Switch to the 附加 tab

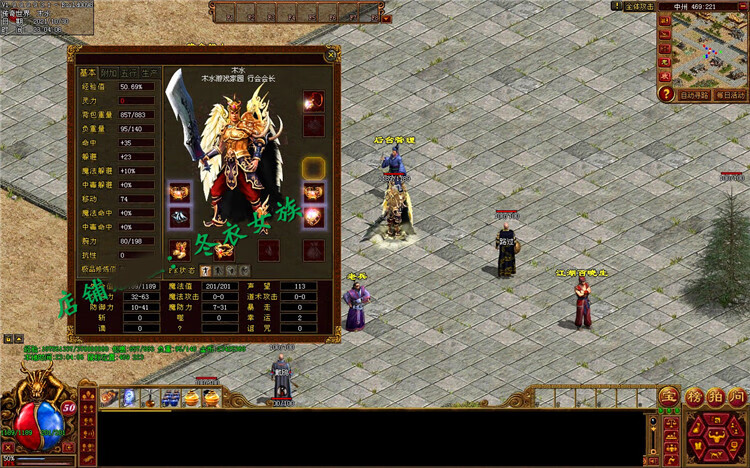pyautogui.click(x=109, y=73)
